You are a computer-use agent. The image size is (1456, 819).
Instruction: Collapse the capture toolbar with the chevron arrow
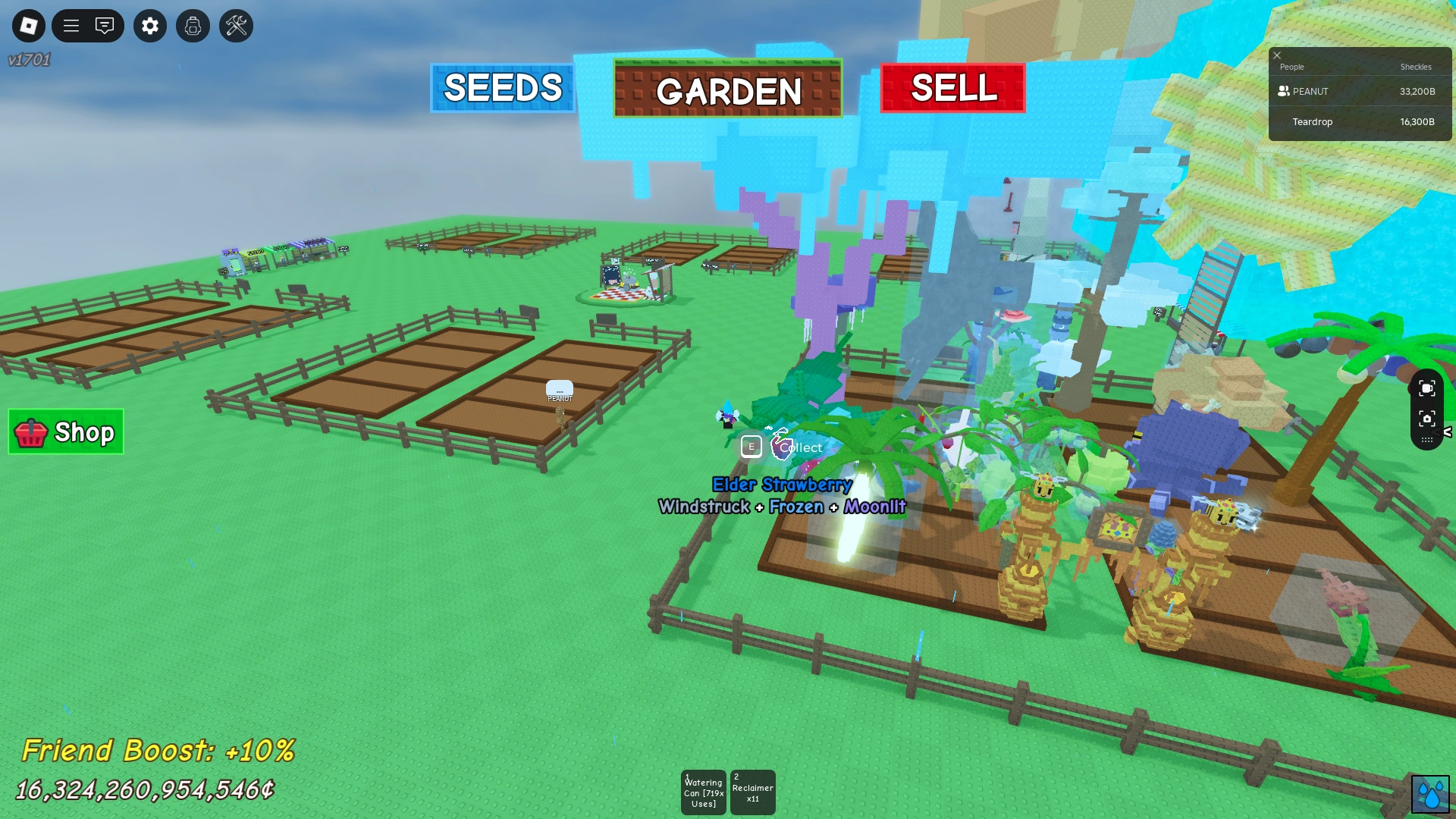[1447, 431]
